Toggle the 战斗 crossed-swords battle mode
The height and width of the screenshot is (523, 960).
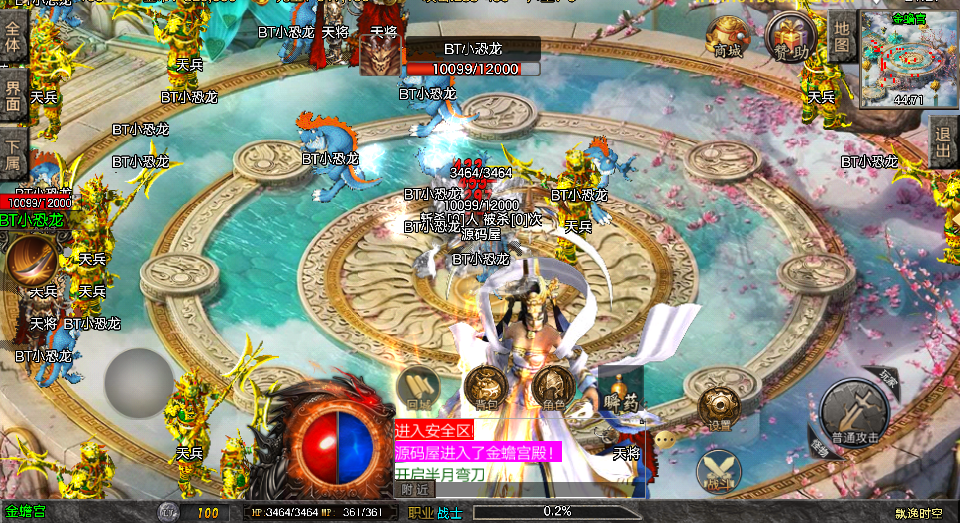pyautogui.click(x=718, y=472)
